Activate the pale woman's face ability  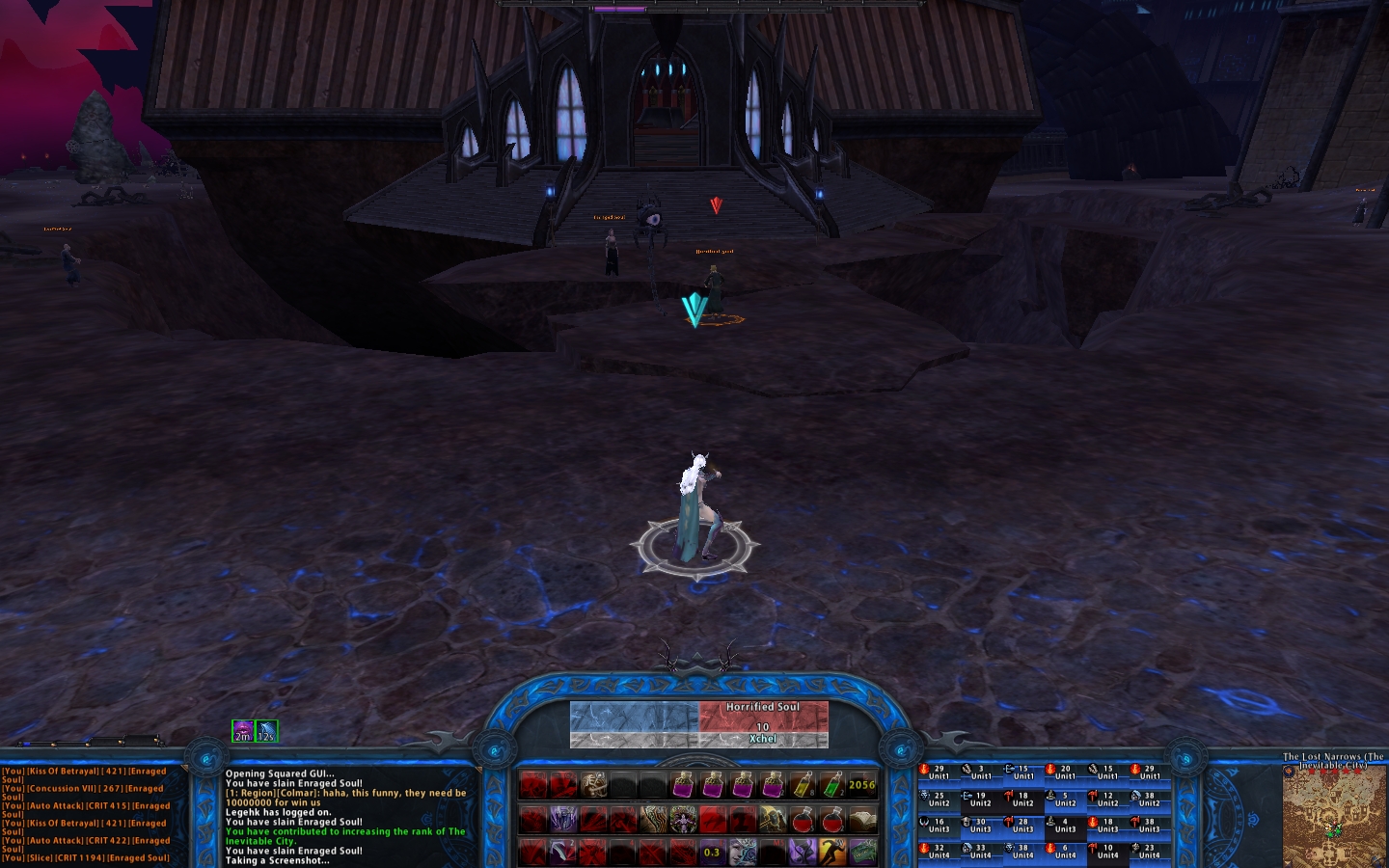click(743, 853)
